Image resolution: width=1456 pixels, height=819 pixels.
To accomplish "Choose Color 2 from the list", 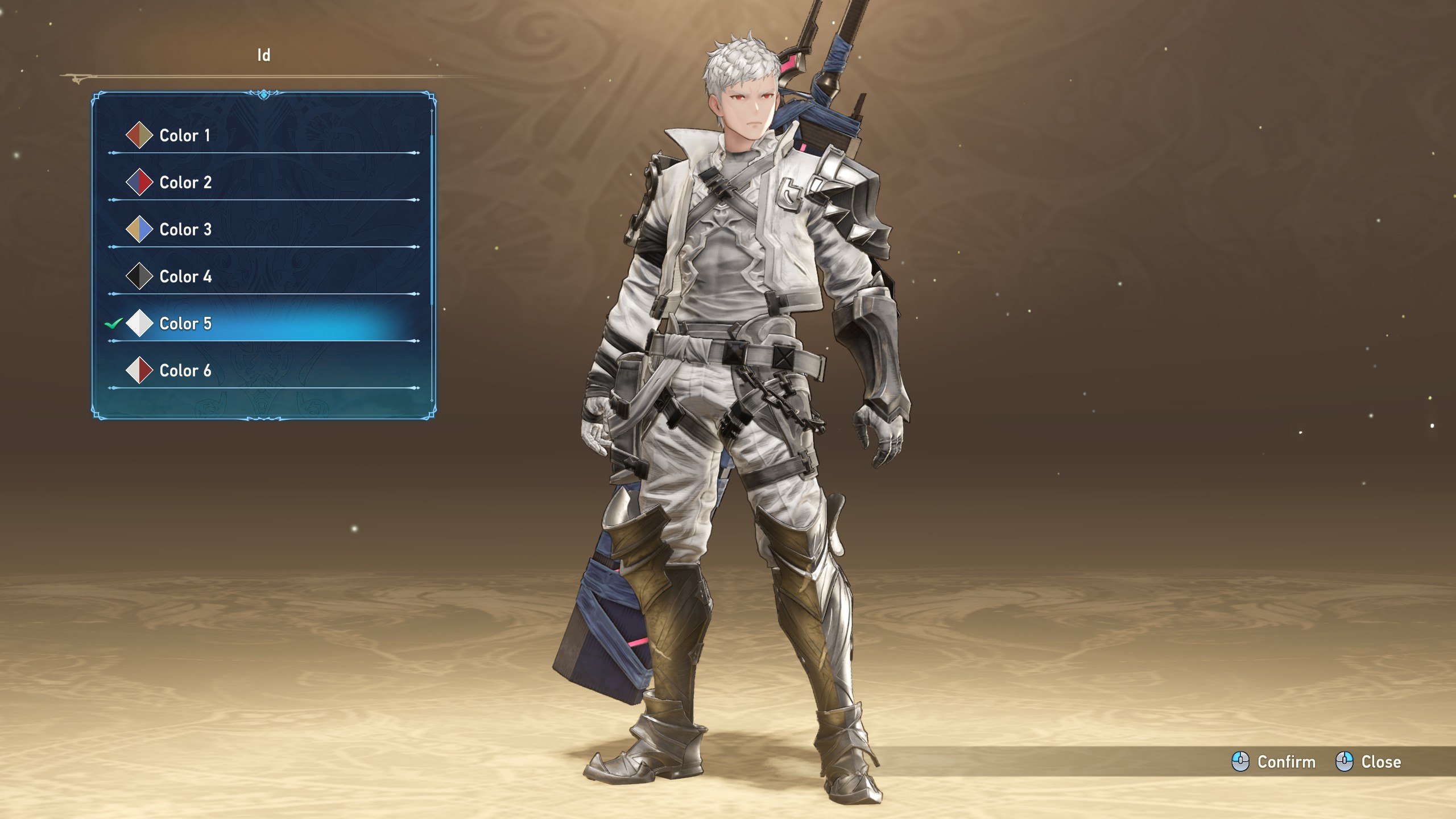I will coord(185,183).
